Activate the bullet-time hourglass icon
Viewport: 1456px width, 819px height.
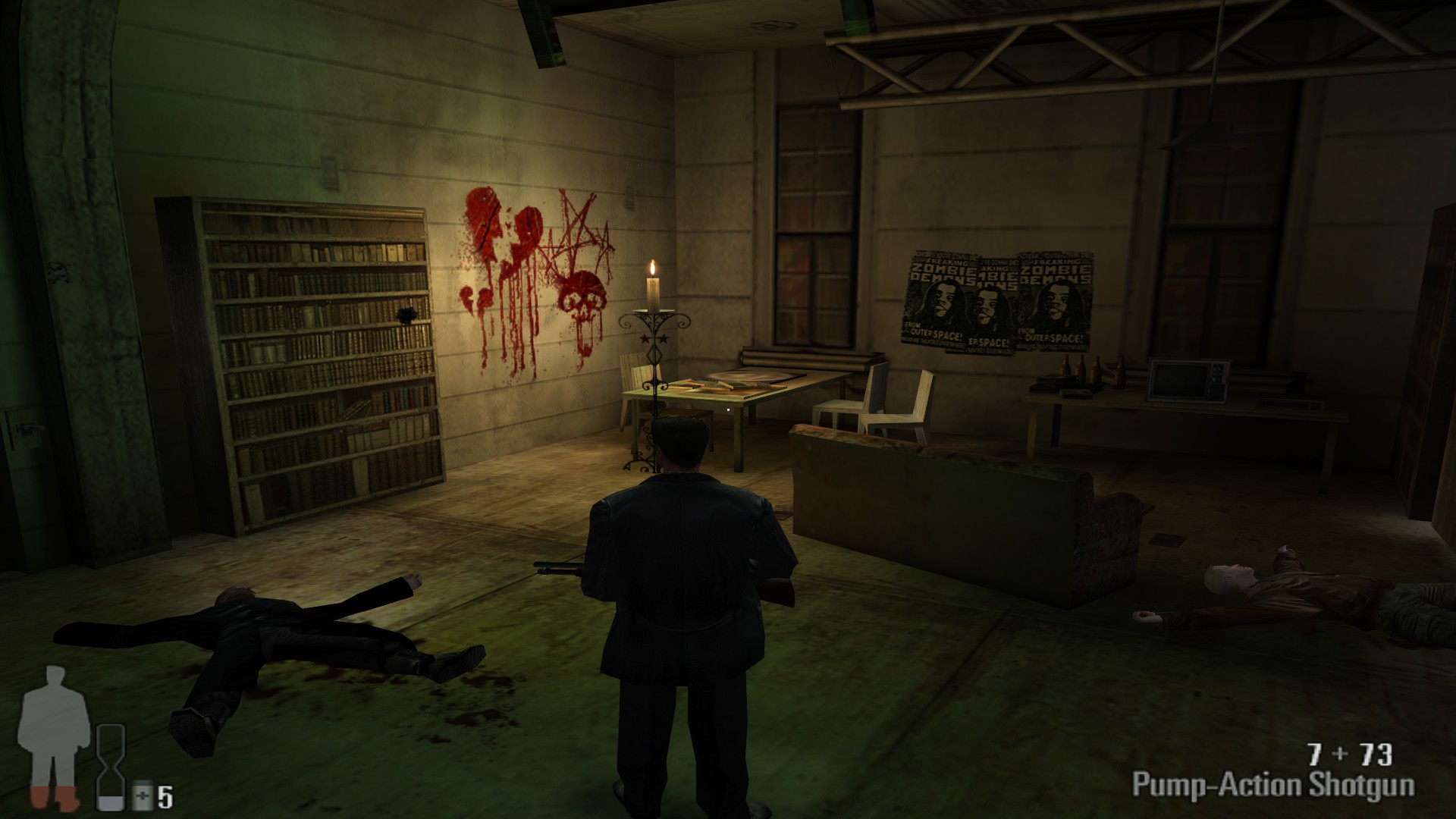(111, 767)
